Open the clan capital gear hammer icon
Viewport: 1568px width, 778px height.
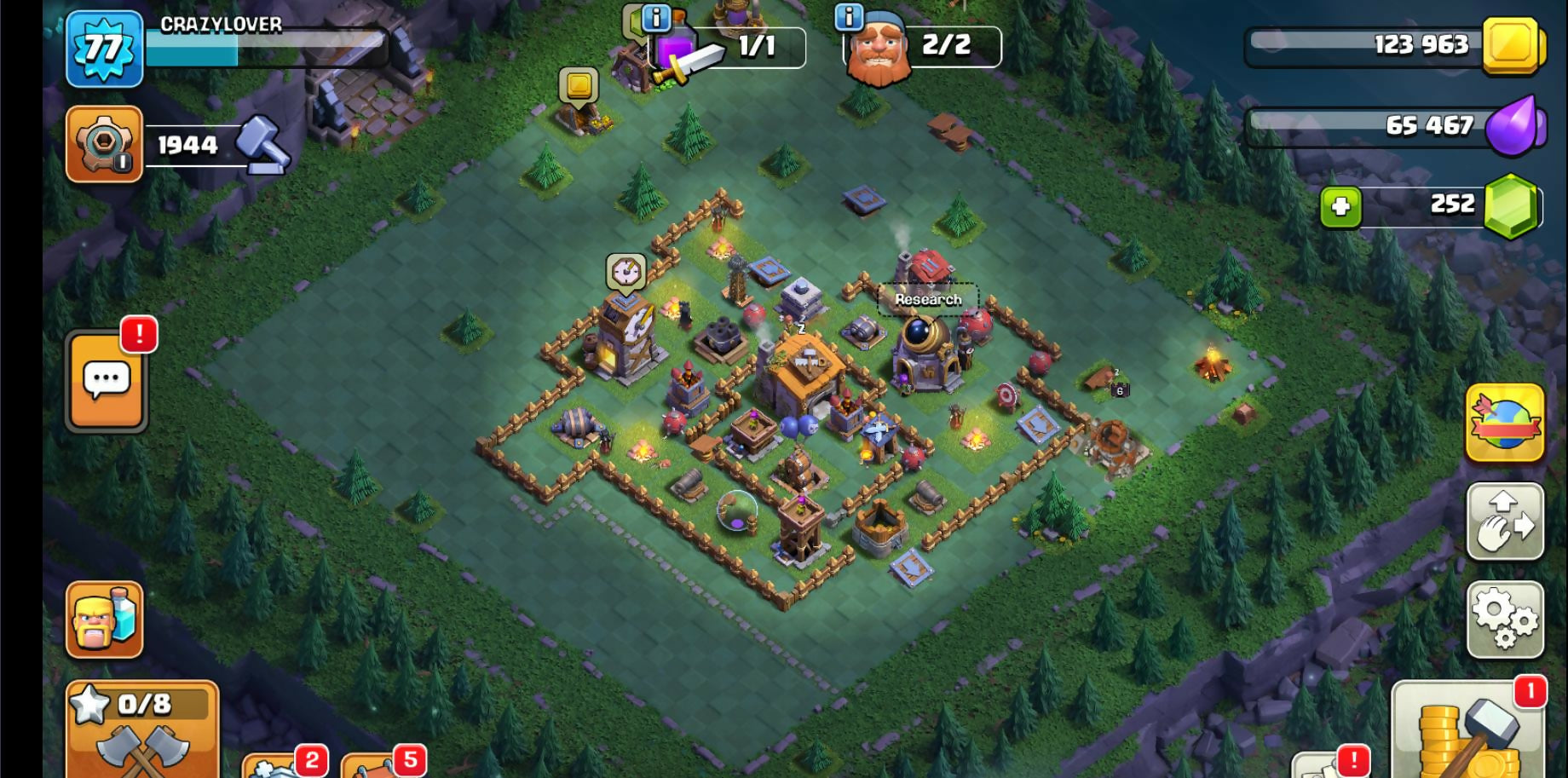click(104, 145)
